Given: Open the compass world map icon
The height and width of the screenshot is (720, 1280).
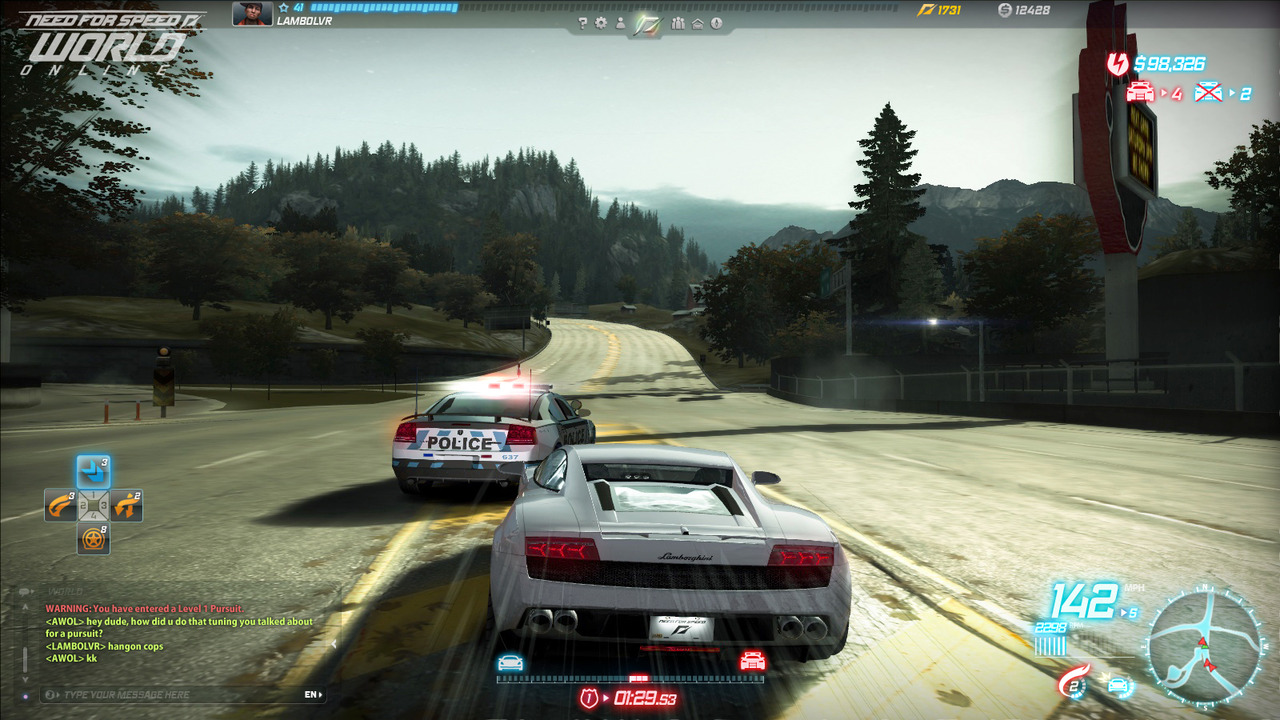Looking at the screenshot, I should click(717, 23).
